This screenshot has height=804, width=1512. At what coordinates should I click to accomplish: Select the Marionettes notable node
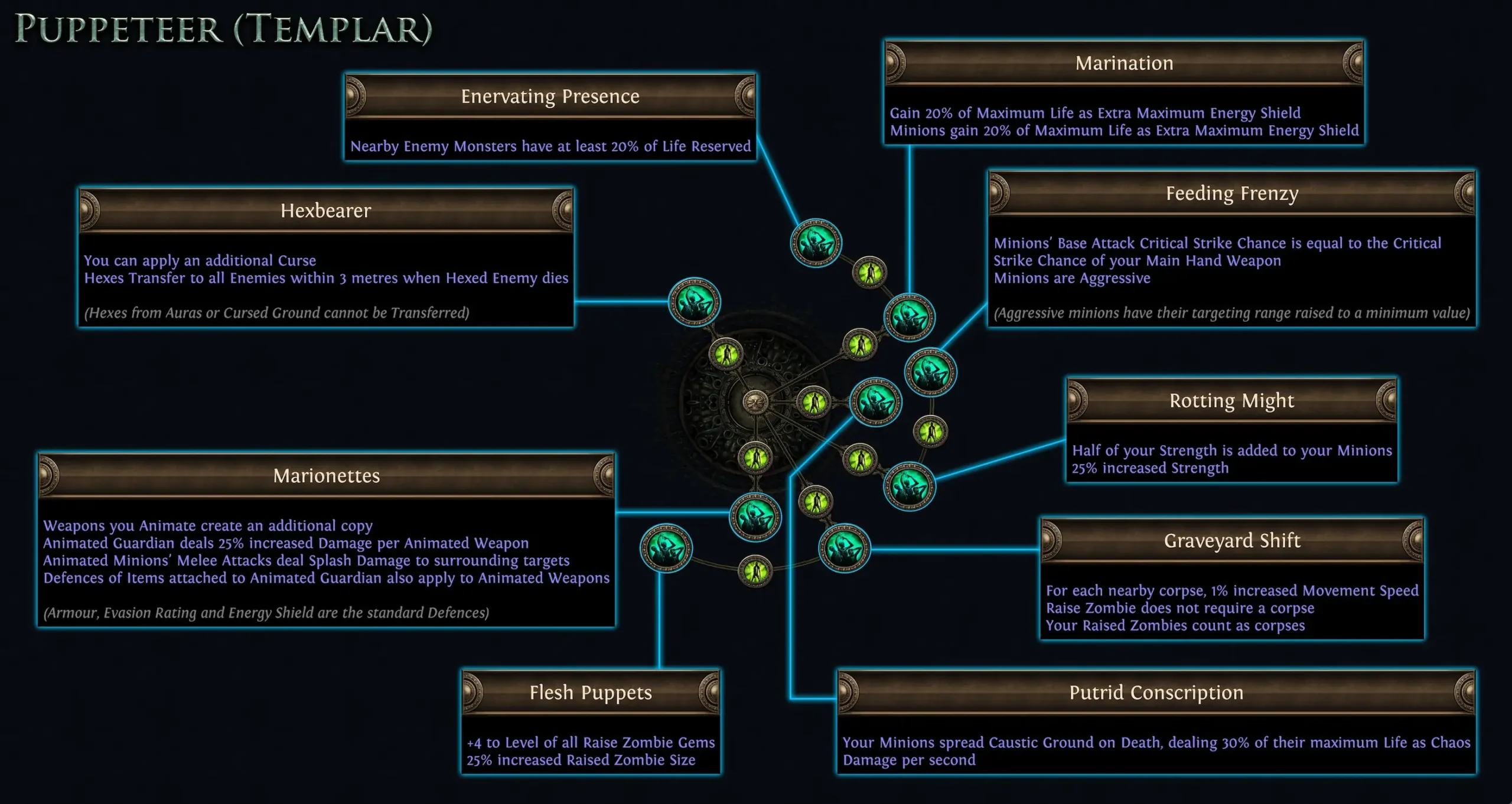pos(755,515)
